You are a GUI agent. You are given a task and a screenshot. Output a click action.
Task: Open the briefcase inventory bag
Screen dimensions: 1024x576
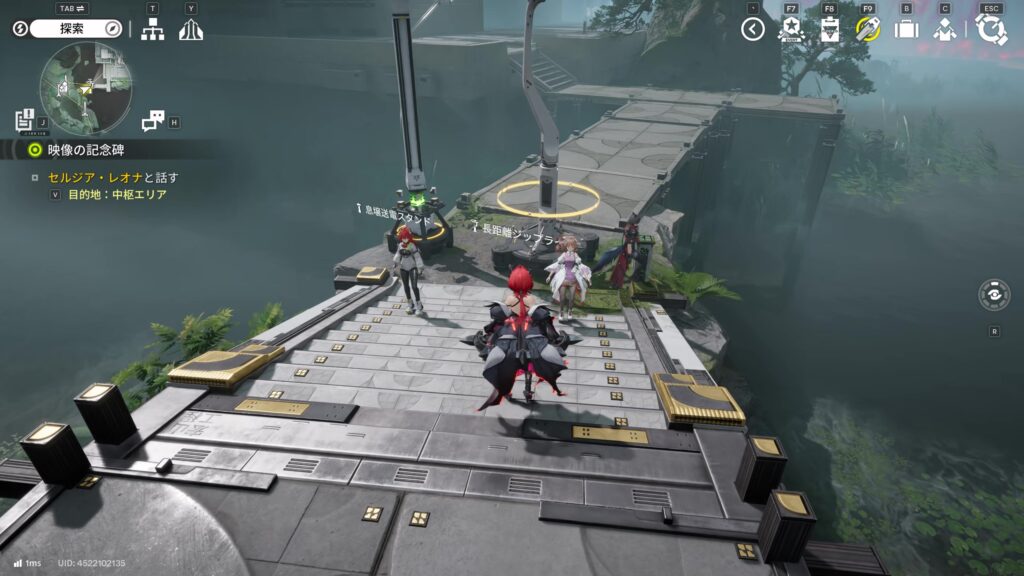(x=906, y=29)
